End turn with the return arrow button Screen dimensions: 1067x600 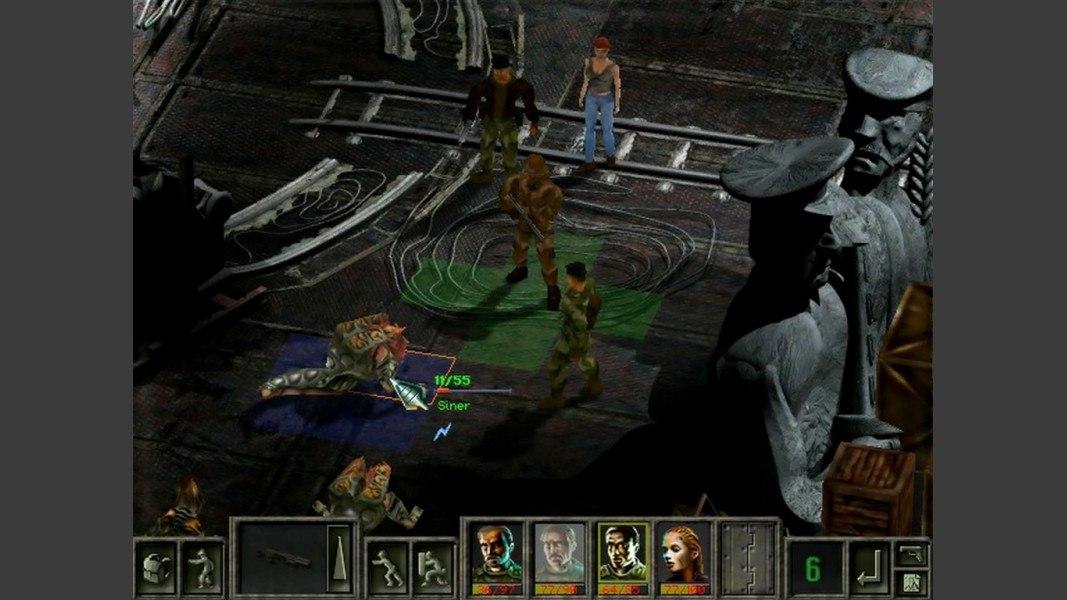click(x=868, y=569)
